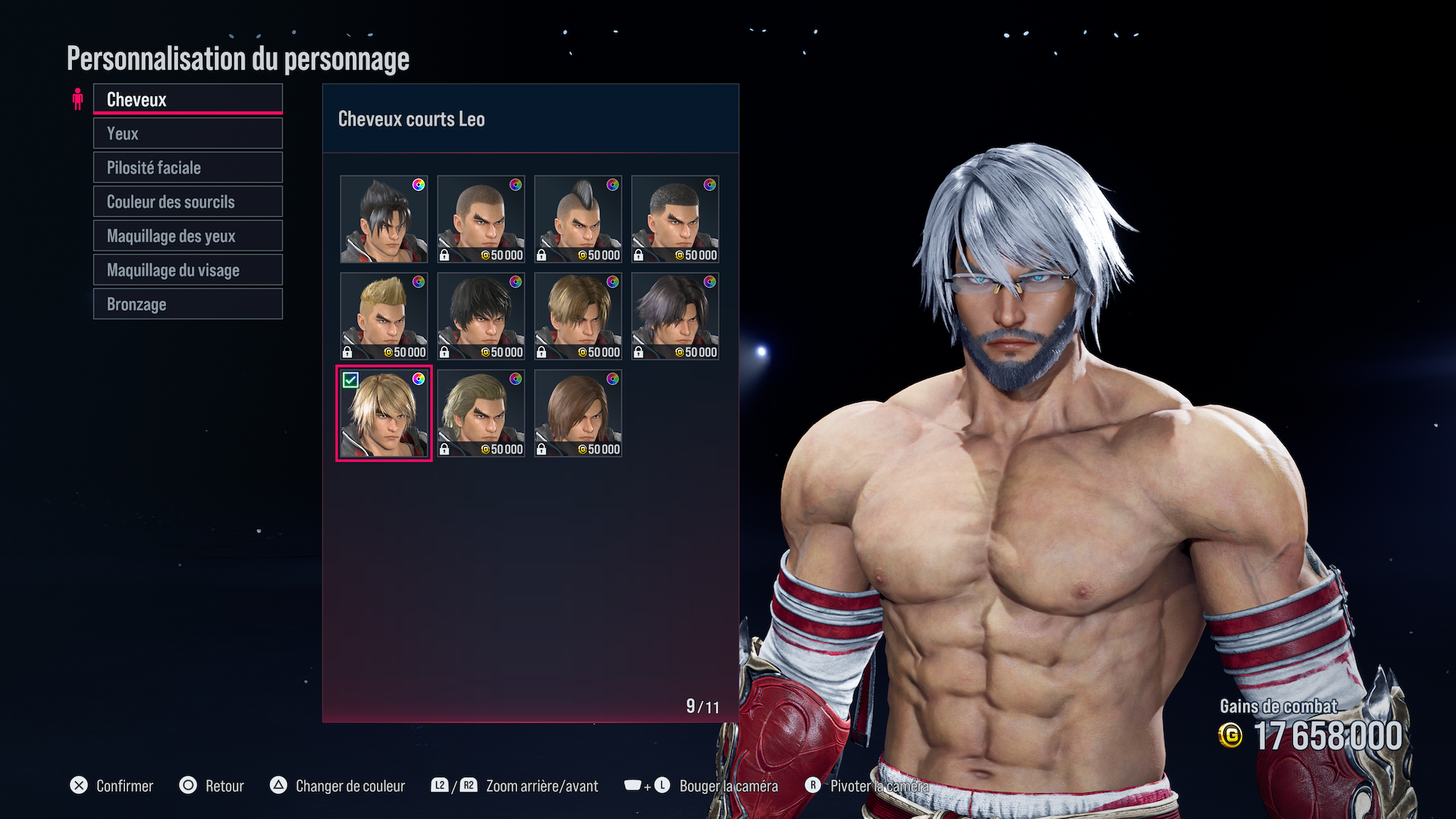Go to Maquillage du visage
1456x819 pixels.
[x=187, y=270]
